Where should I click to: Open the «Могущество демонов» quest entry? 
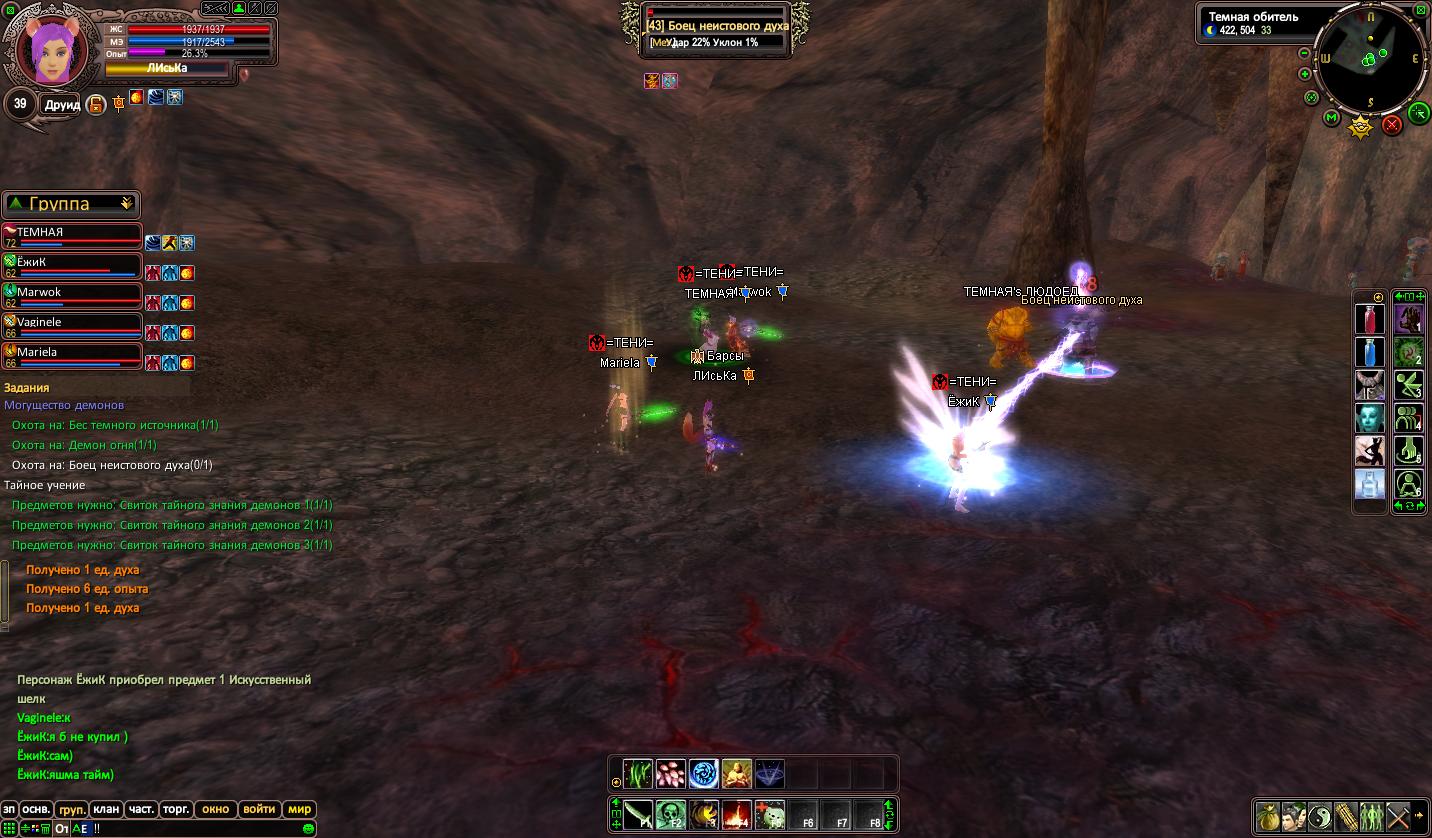64,405
